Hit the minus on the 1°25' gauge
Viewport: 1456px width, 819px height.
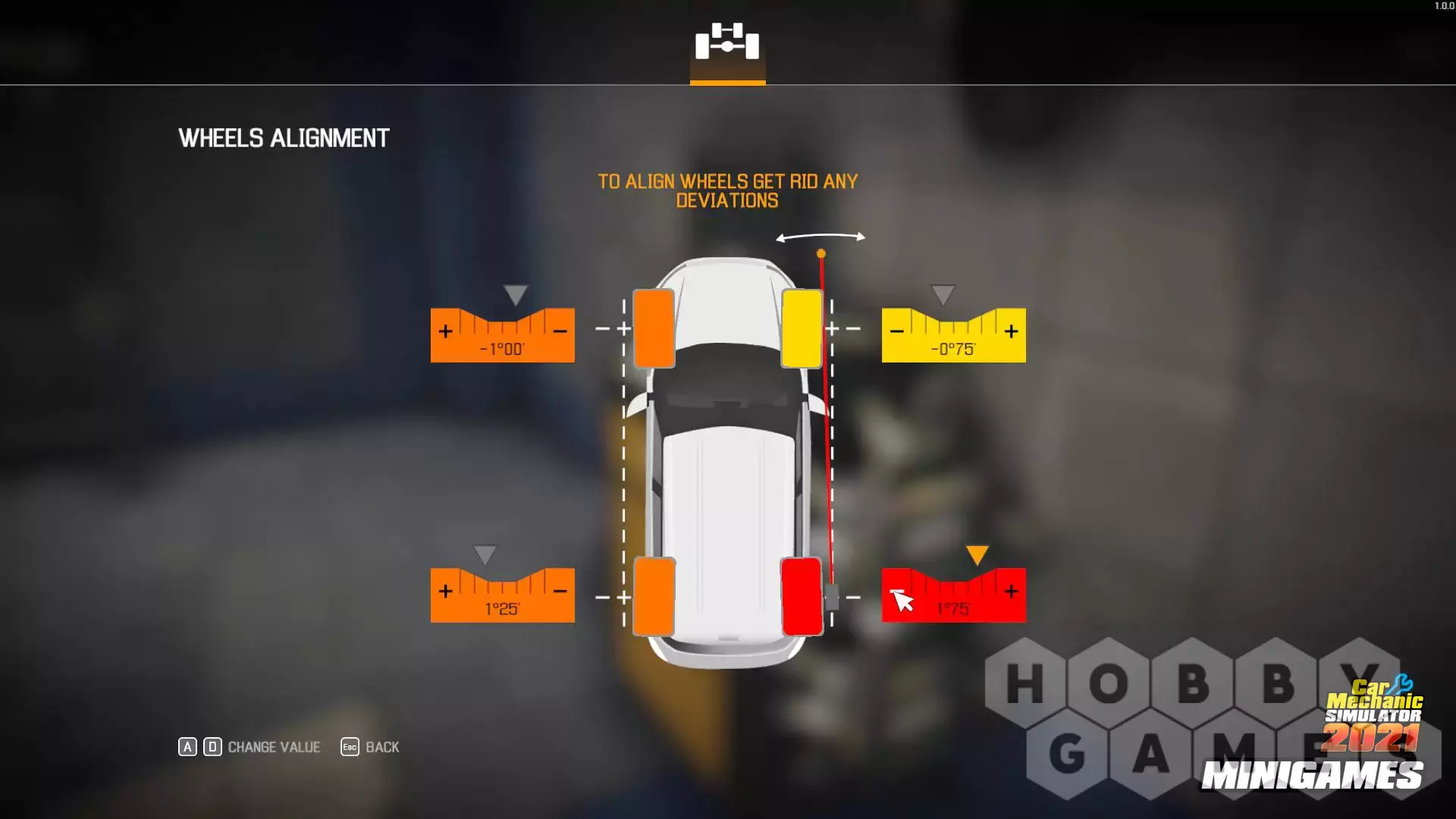click(560, 591)
